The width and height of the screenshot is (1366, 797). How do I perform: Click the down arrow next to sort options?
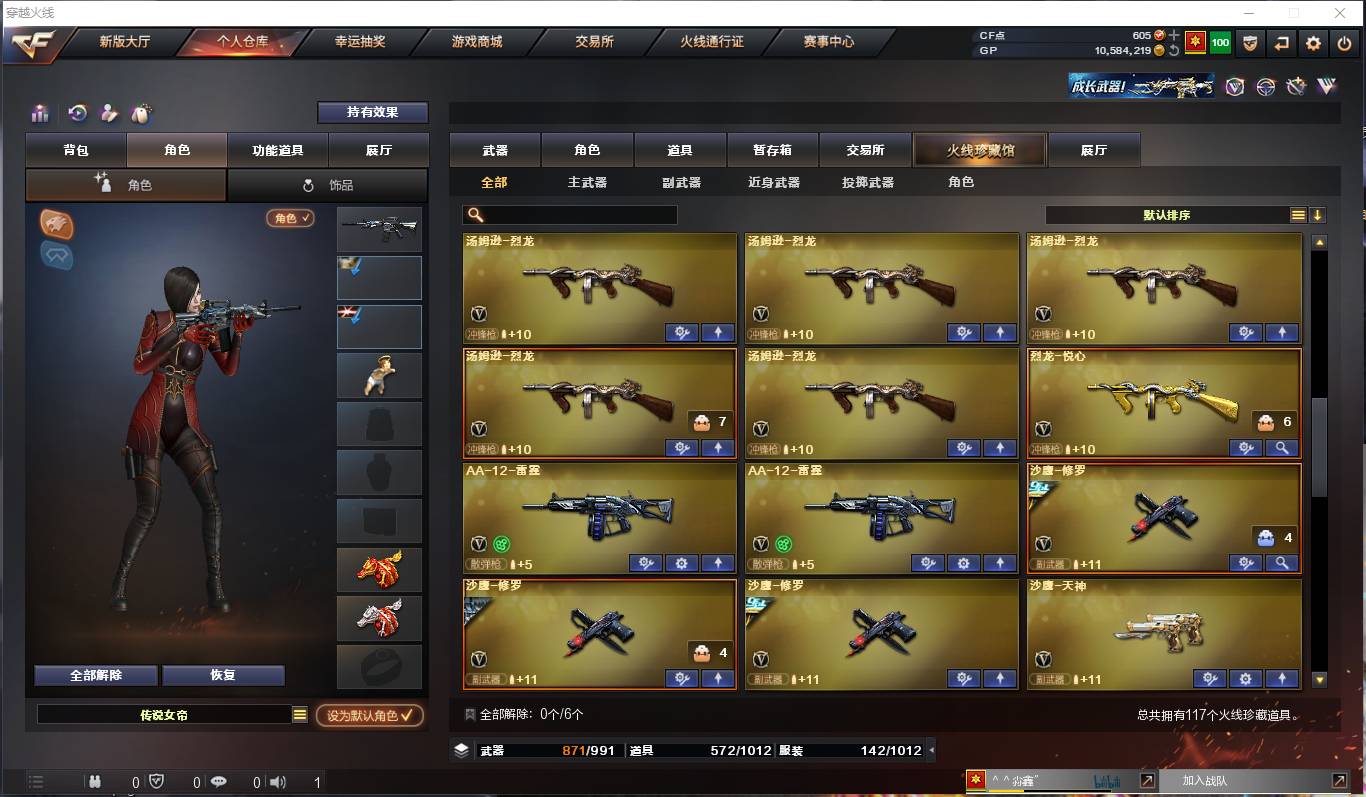(x=1319, y=214)
